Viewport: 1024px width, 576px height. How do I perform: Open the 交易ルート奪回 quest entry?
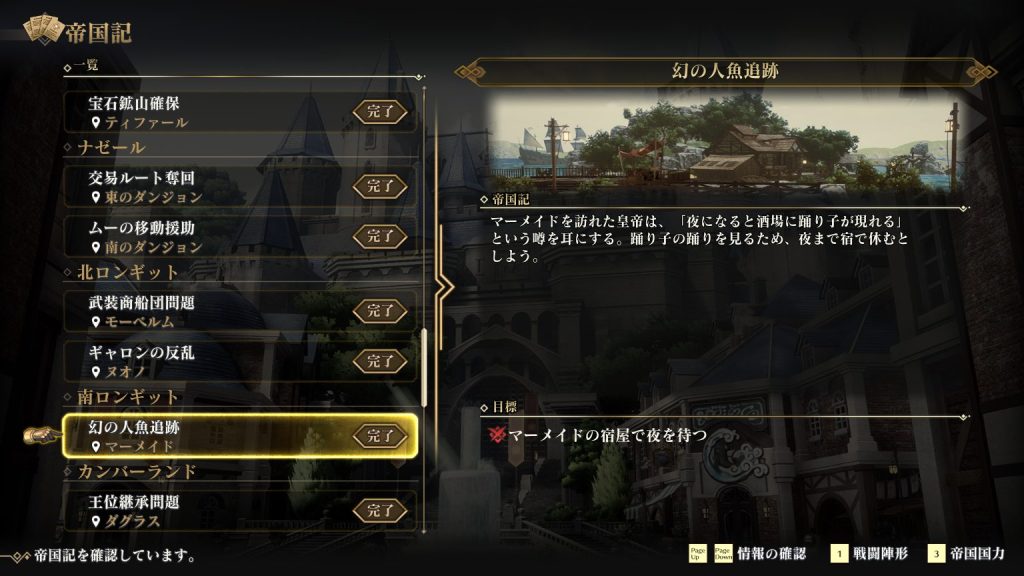coord(236,185)
